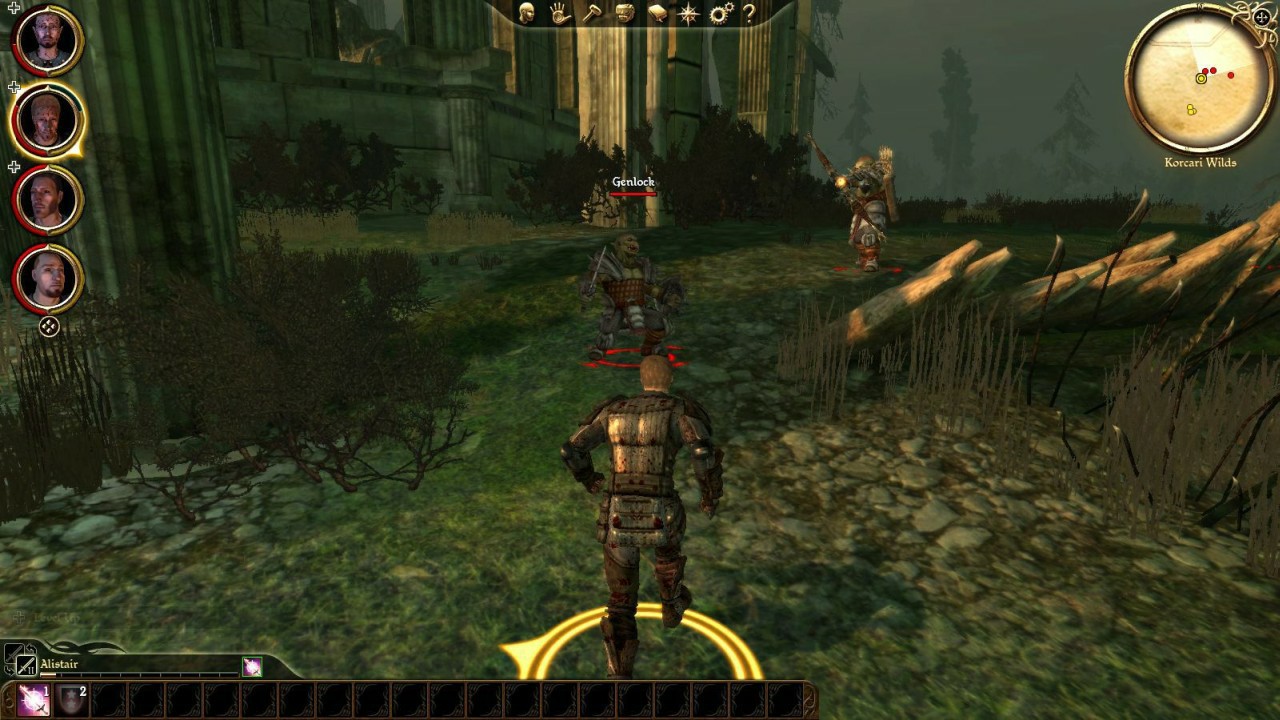The width and height of the screenshot is (1280, 720).
Task: Open the Journal book icon
Action: (659, 13)
